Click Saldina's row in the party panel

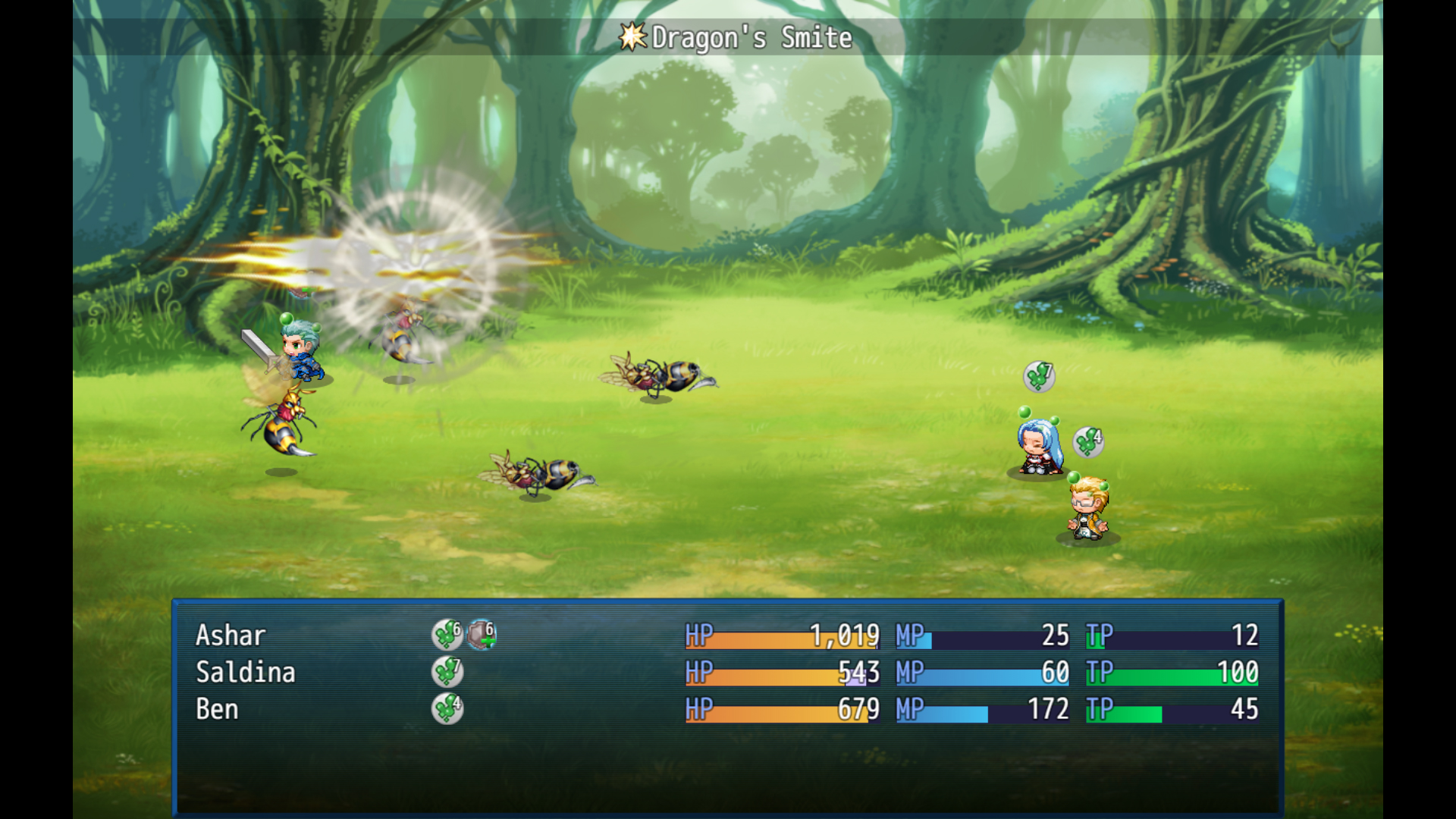tap(245, 672)
